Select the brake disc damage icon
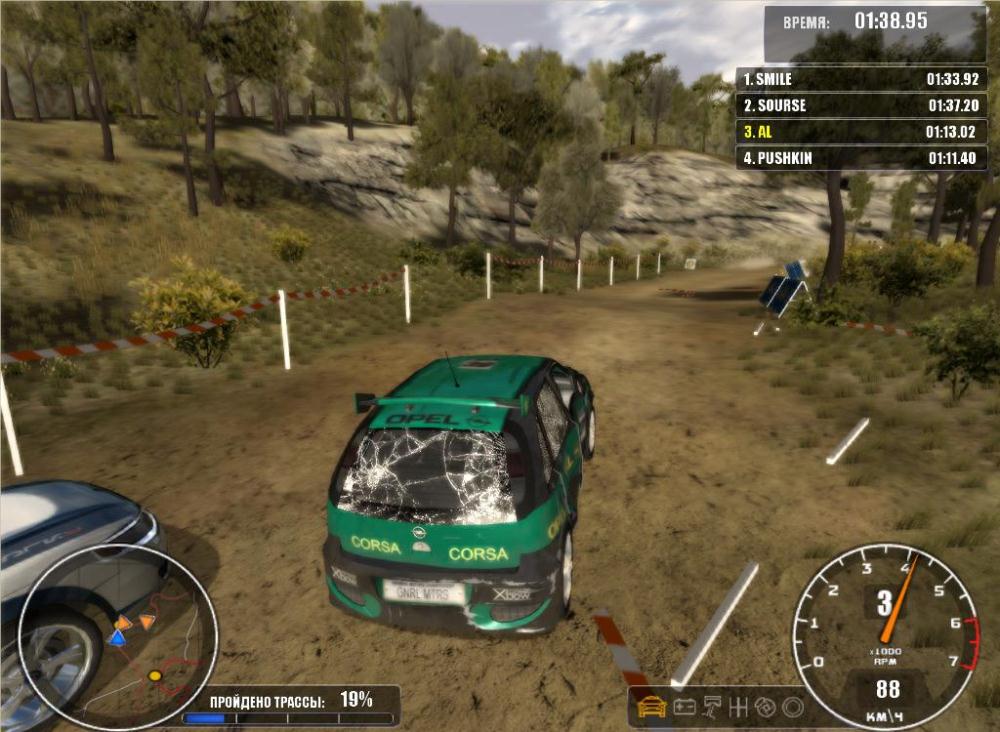Viewport: 1000px width, 732px height. pyautogui.click(x=767, y=706)
